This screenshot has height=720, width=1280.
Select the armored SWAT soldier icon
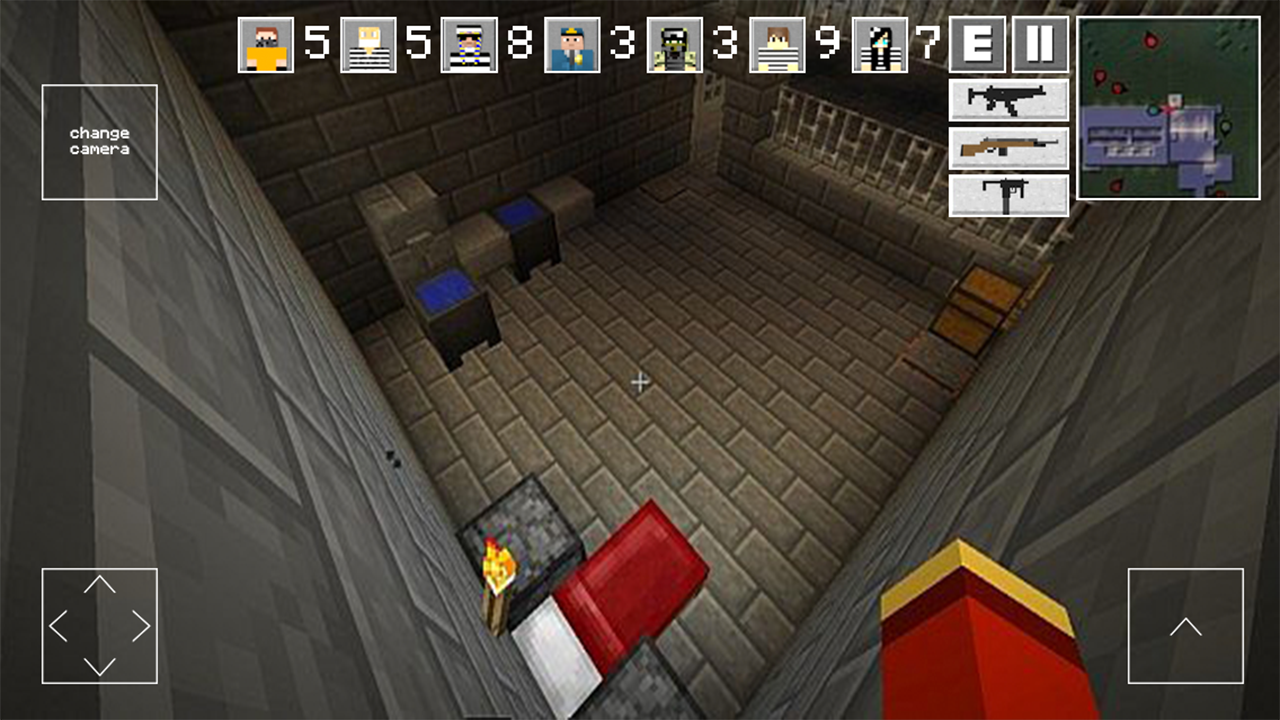[x=672, y=45]
